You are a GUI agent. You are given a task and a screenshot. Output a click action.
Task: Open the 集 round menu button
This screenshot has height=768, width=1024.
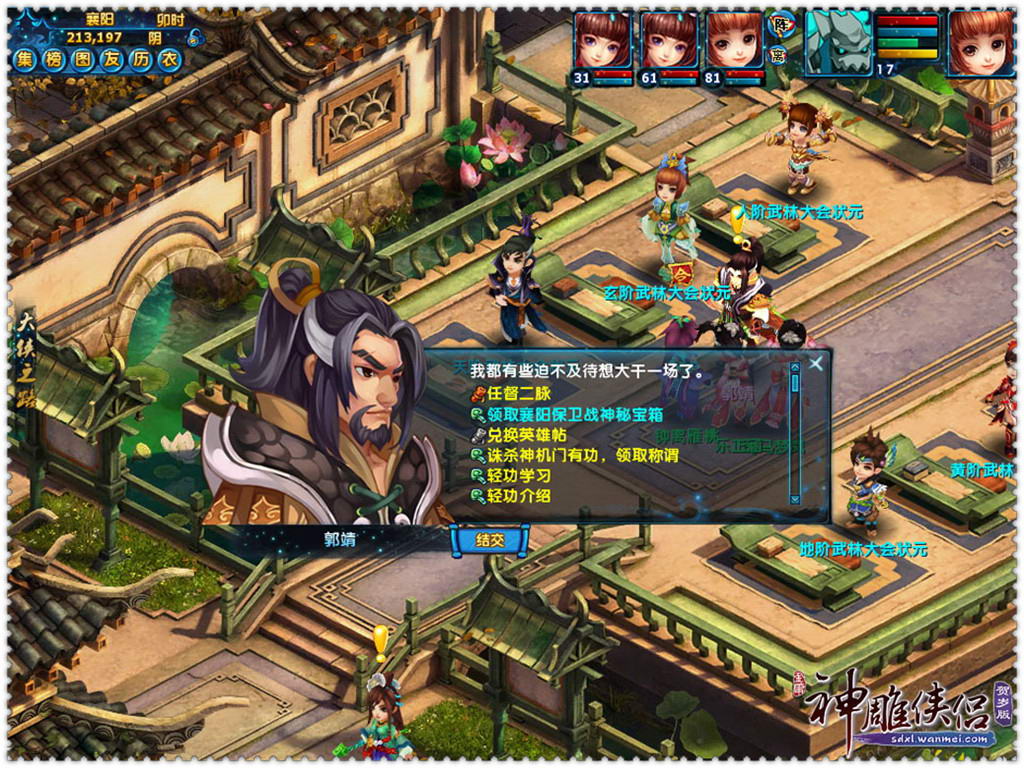[26, 59]
